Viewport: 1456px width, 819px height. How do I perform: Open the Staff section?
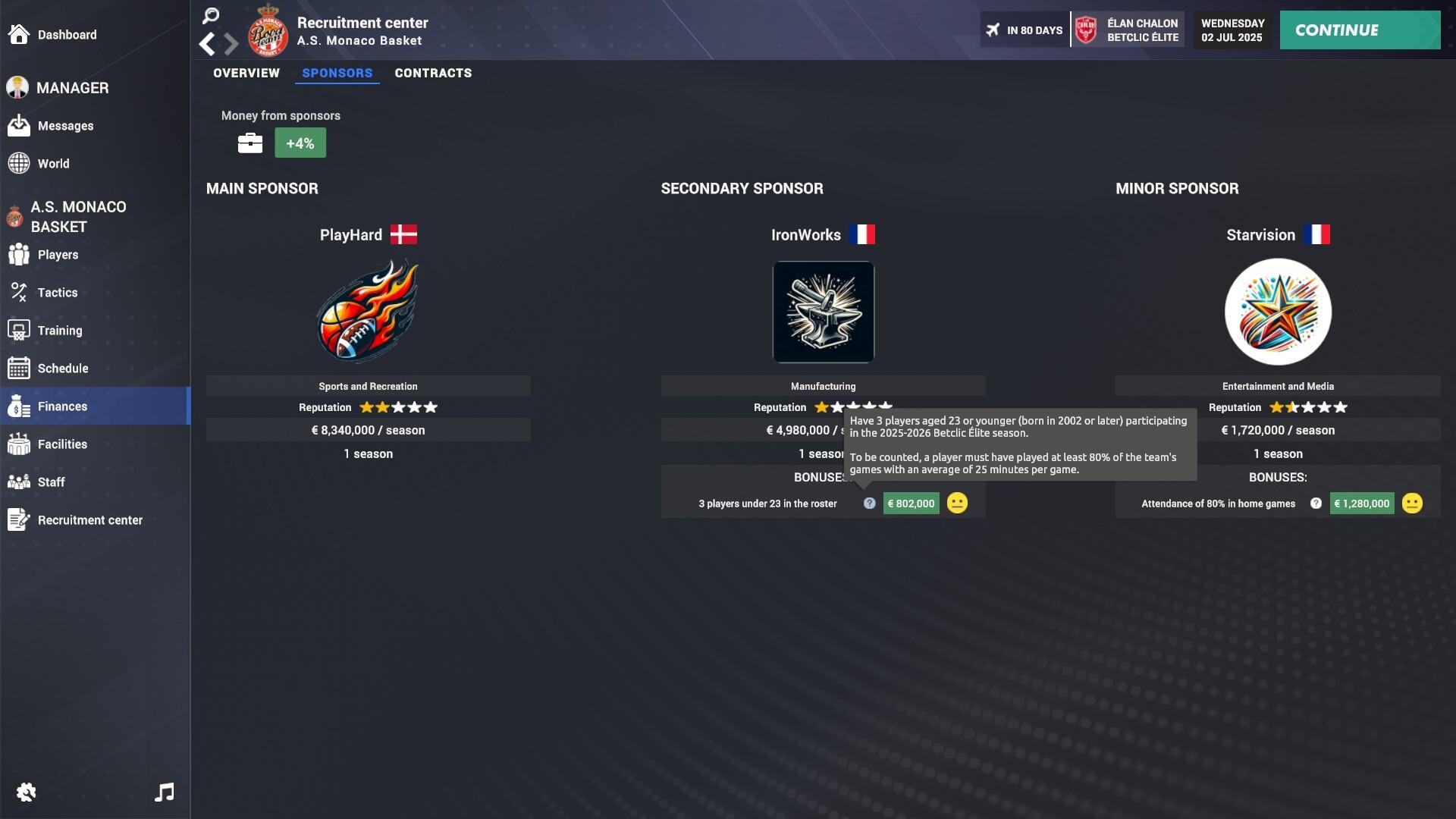coord(52,482)
